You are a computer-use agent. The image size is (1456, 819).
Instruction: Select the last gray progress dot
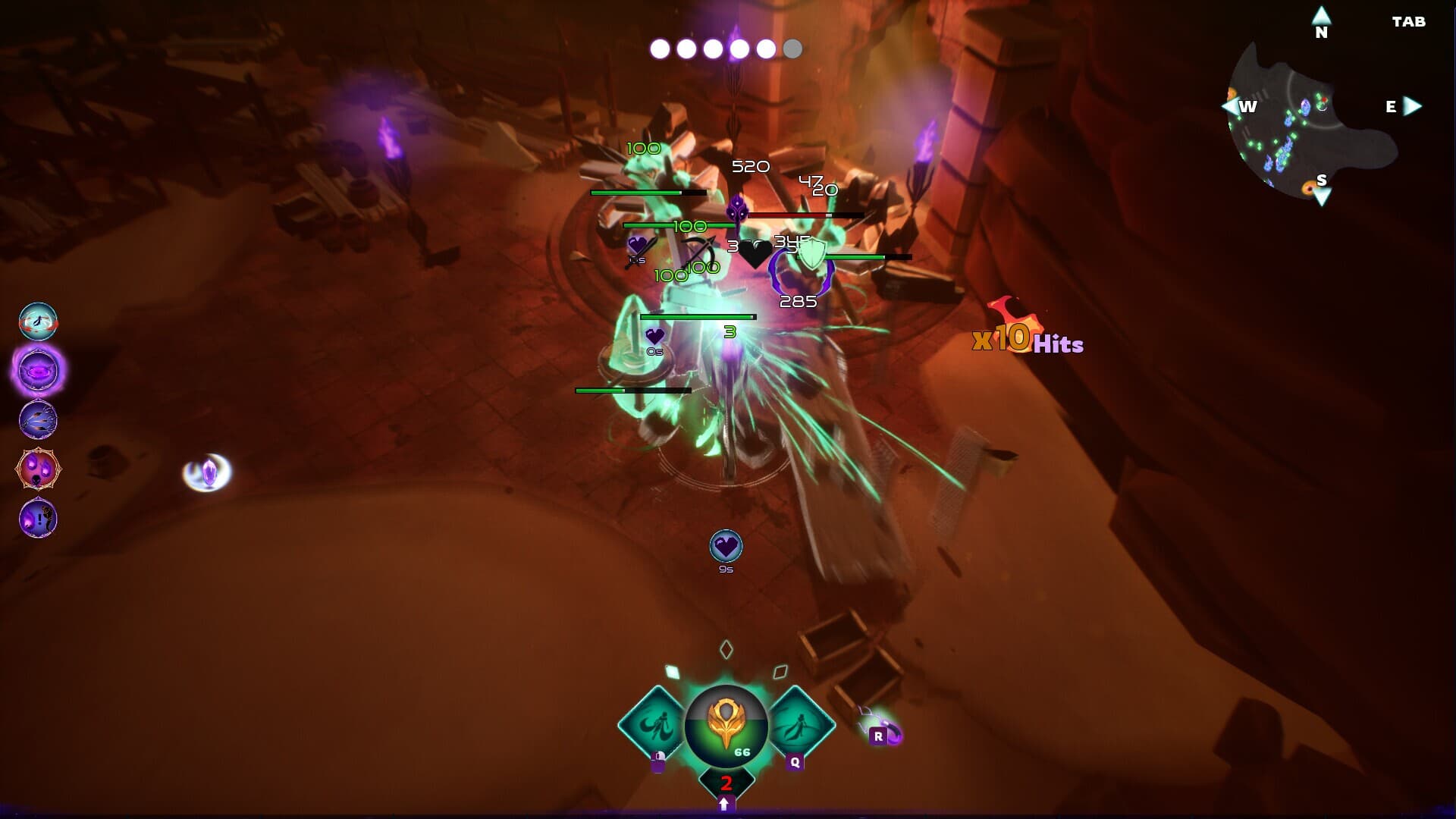(793, 49)
